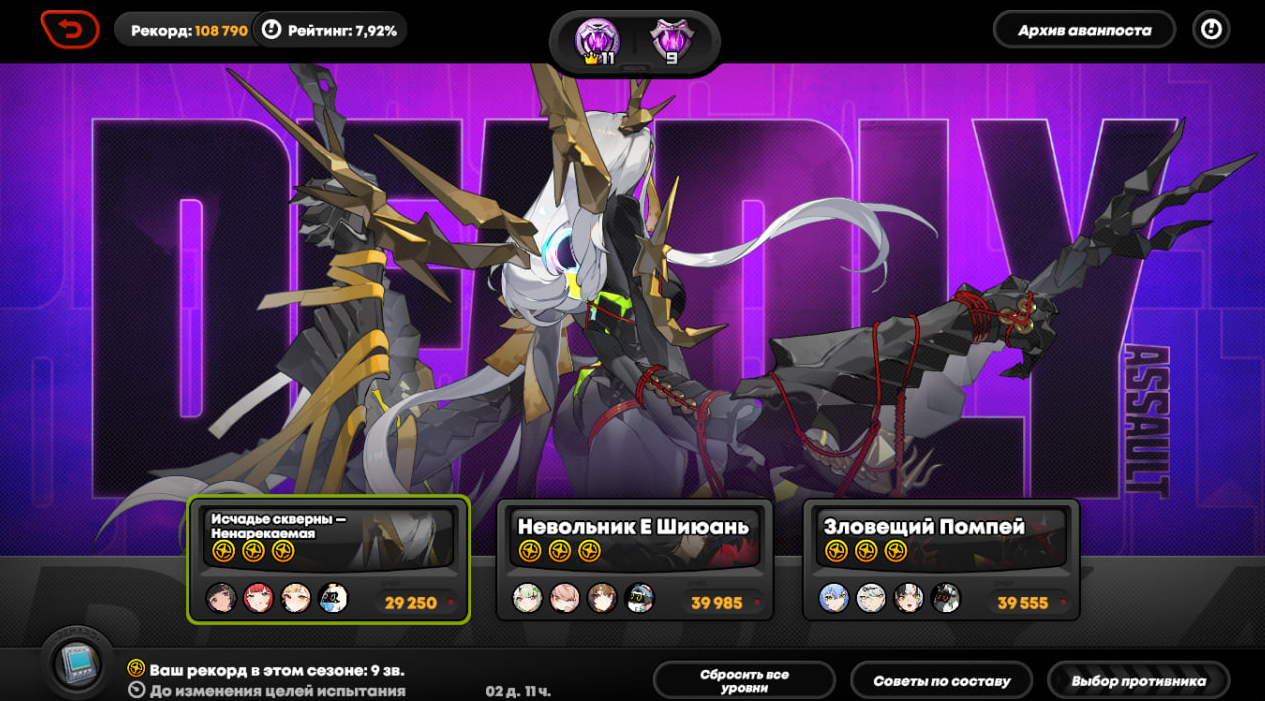Click the purple badge showing 9

tap(671, 43)
